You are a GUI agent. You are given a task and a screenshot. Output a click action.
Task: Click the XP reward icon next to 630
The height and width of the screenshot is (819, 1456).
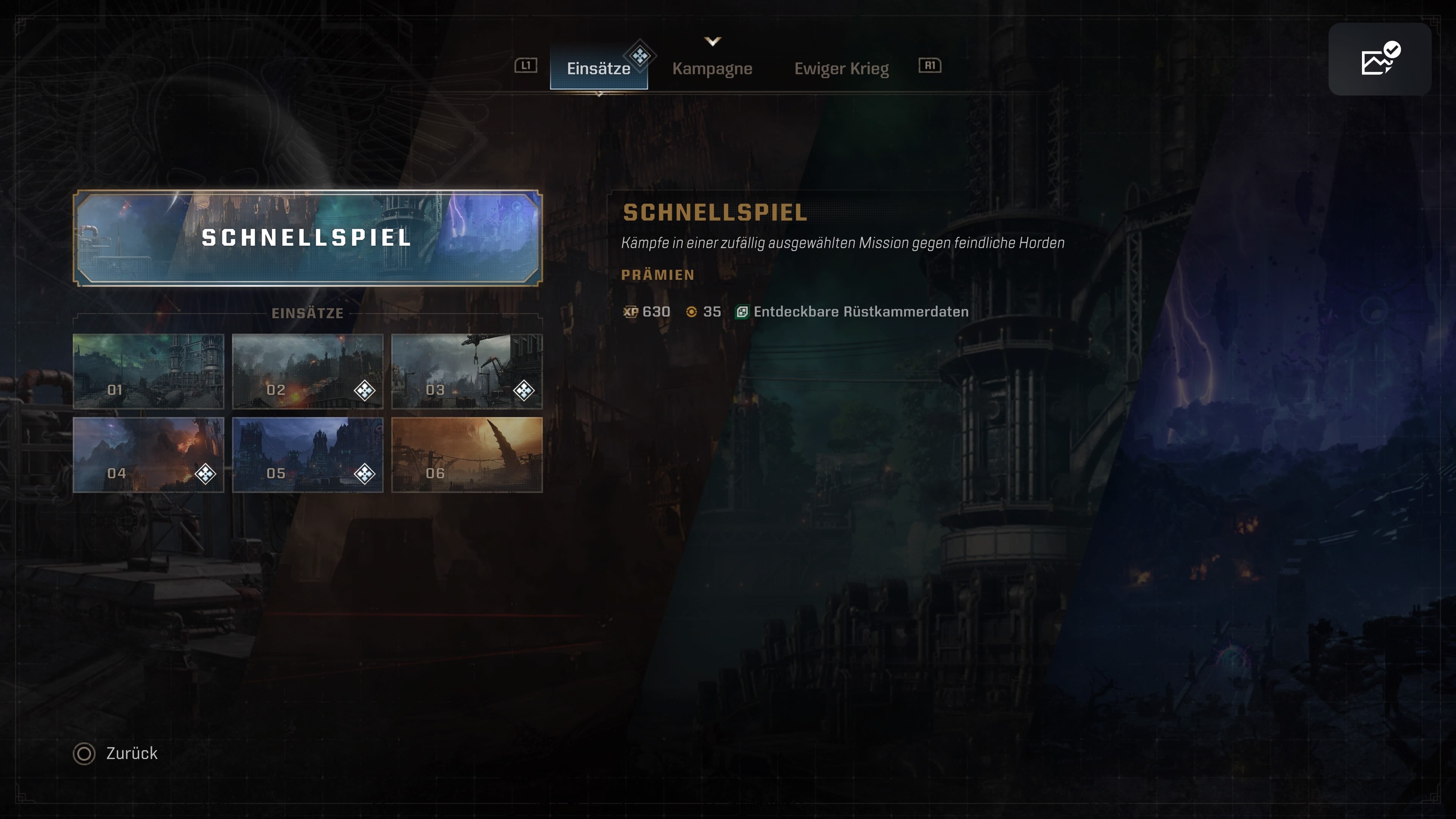click(x=630, y=311)
